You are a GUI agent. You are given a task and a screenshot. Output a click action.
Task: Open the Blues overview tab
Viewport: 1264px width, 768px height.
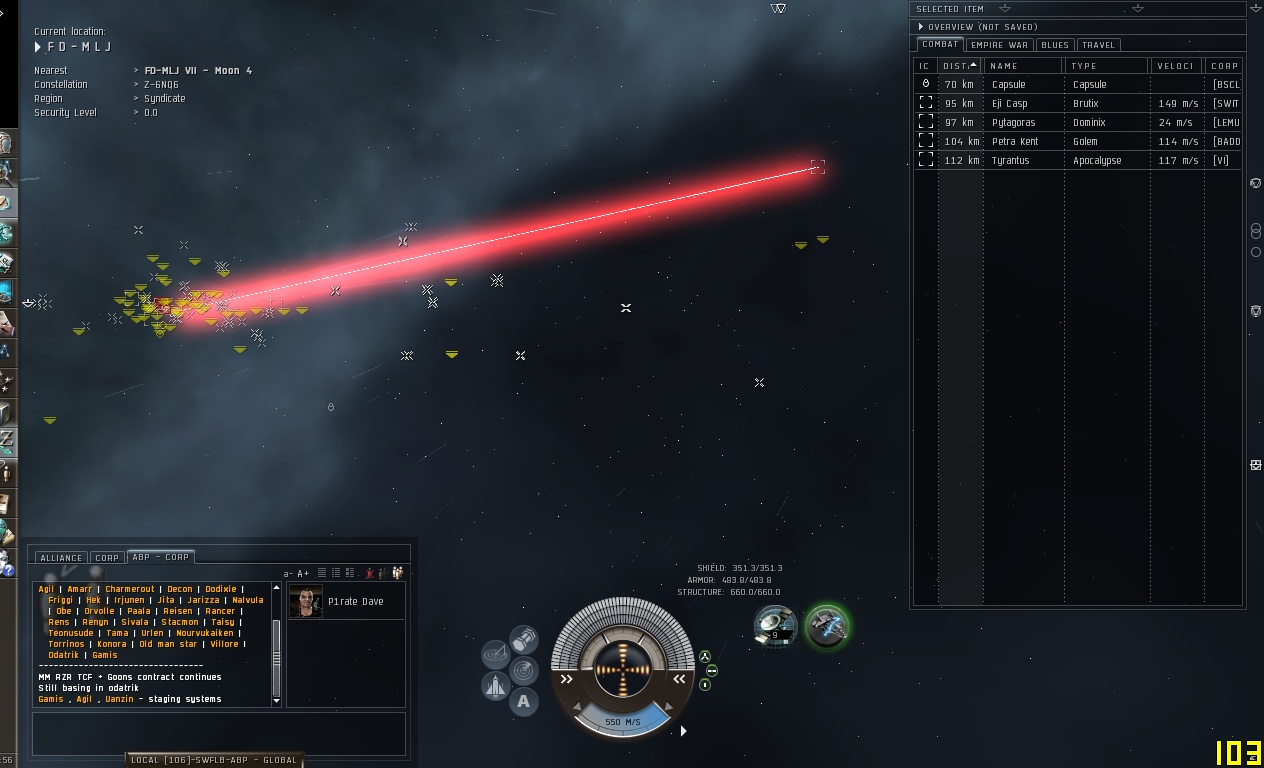(1054, 45)
